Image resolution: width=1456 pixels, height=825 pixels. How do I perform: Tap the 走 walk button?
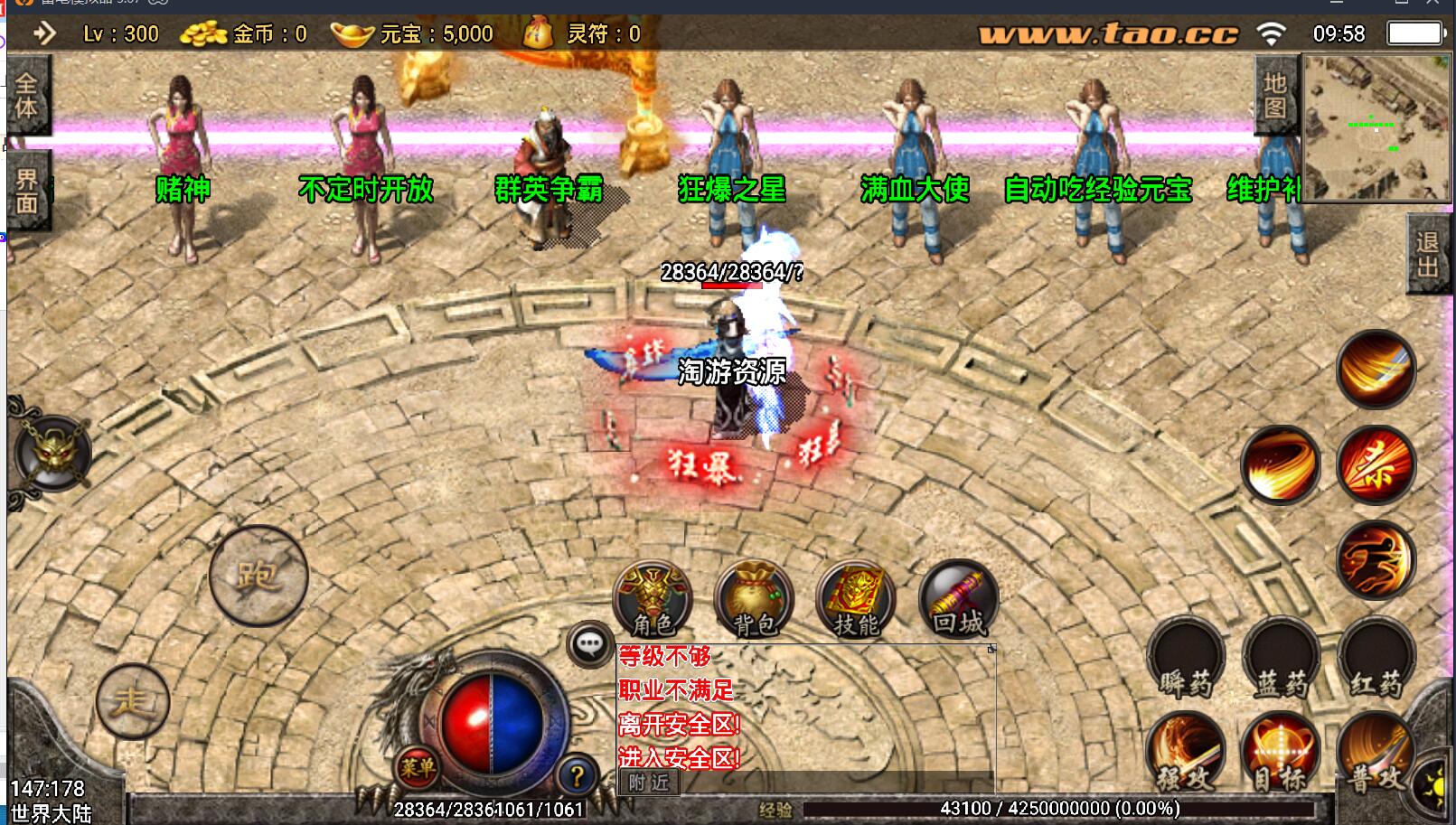click(133, 701)
